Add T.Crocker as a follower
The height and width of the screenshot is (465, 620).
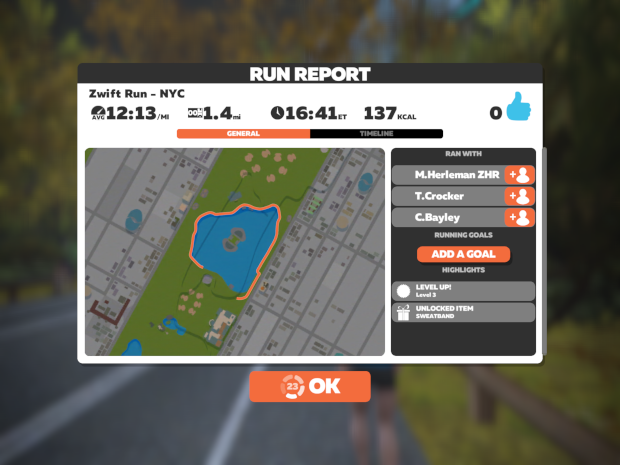point(520,196)
